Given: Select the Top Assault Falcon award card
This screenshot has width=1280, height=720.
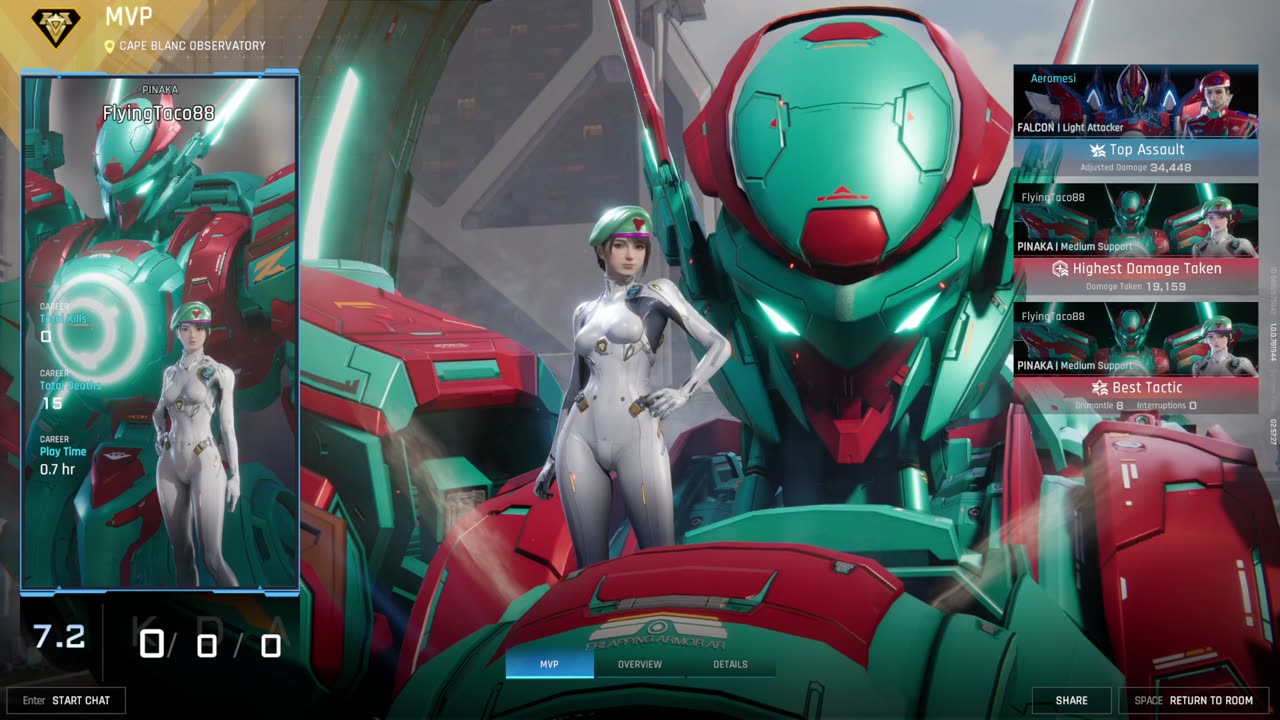Looking at the screenshot, I should [x=1136, y=120].
